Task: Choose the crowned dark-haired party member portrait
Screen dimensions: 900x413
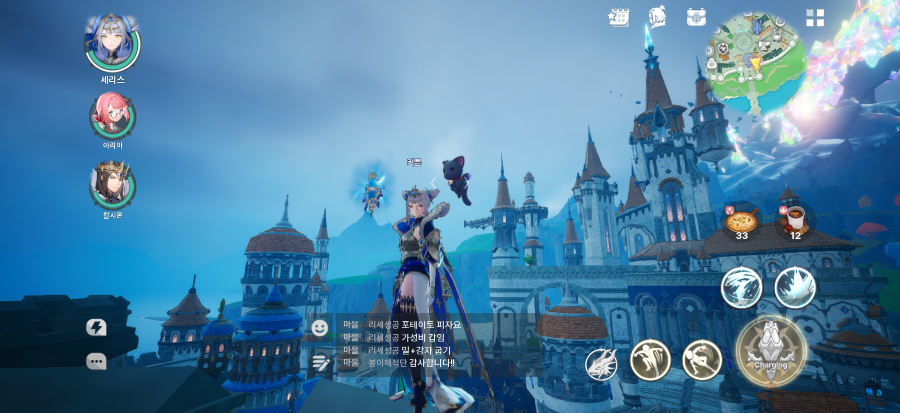Action: point(112,183)
